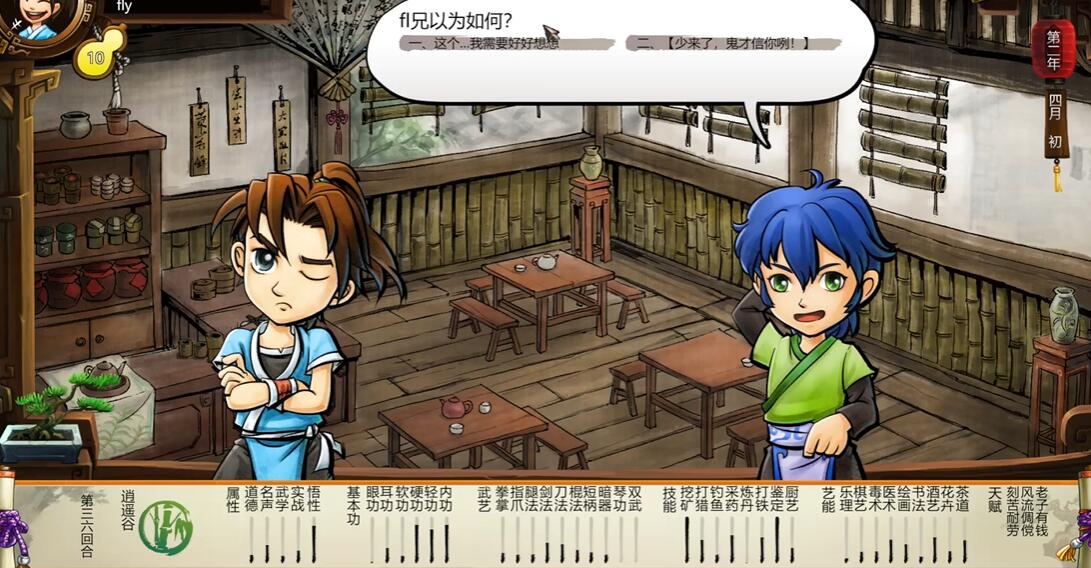Click the green 逍遥谷 bamboo emblem
The width and height of the screenshot is (1091, 568).
click(165, 527)
